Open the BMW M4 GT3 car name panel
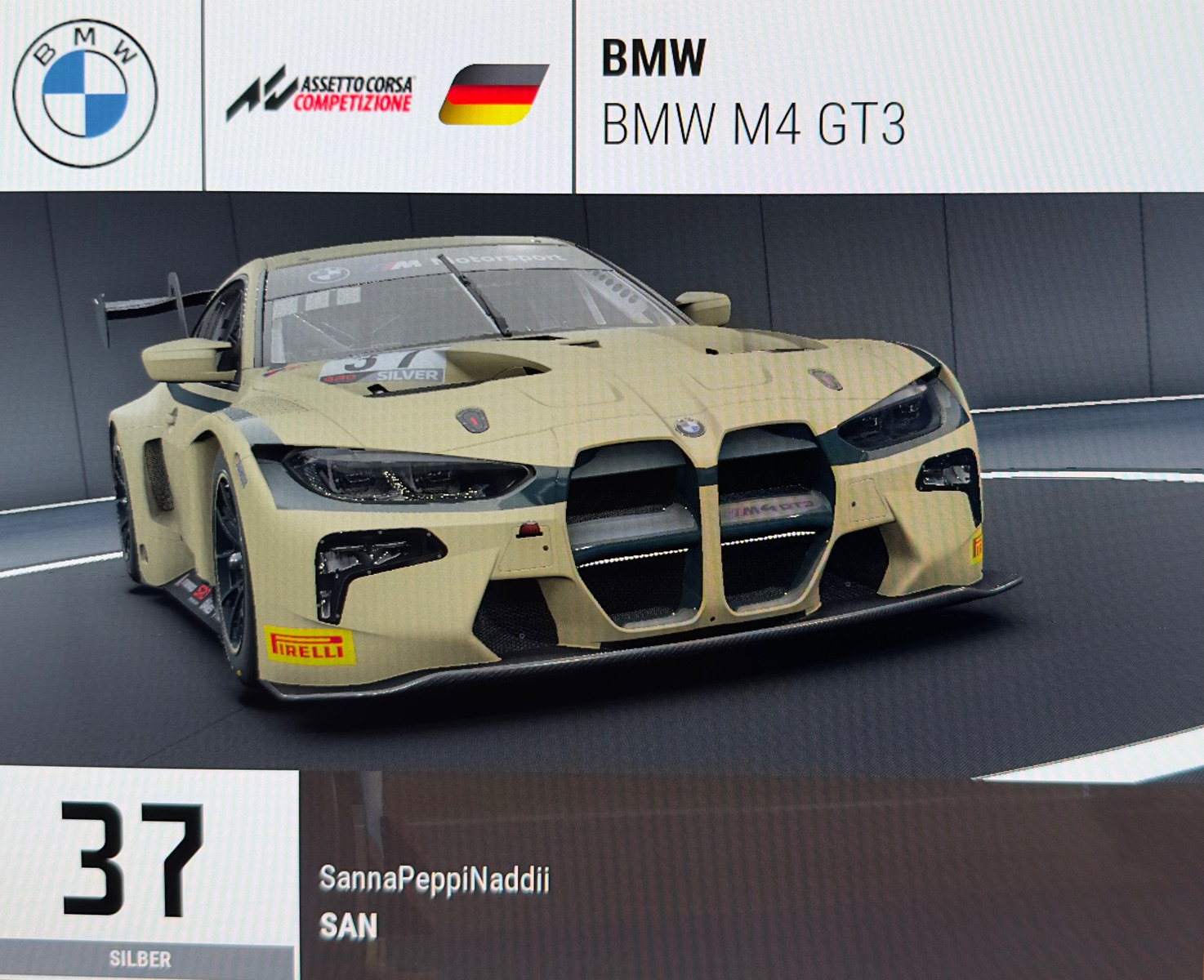Screen dimensions: 1204x980 [x=753, y=124]
